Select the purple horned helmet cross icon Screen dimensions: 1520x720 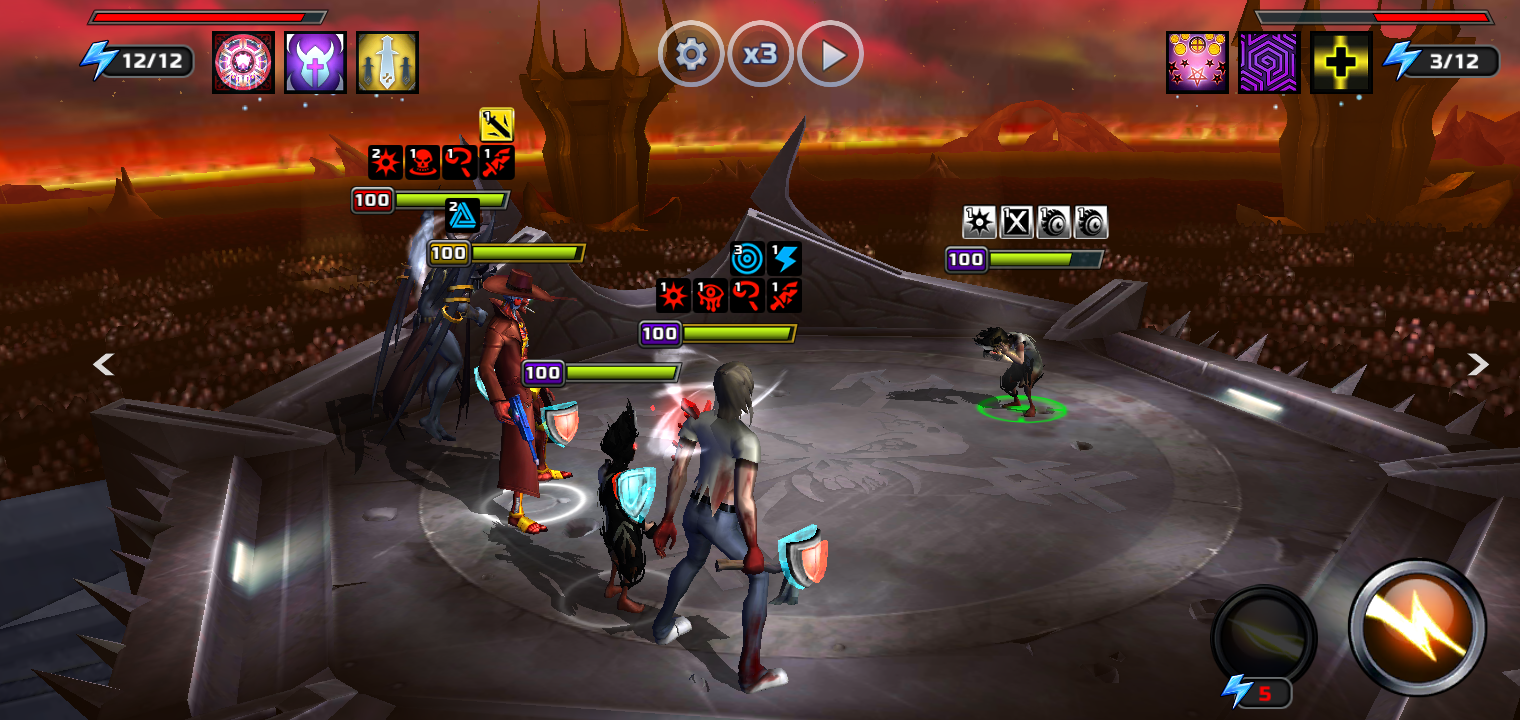(316, 62)
